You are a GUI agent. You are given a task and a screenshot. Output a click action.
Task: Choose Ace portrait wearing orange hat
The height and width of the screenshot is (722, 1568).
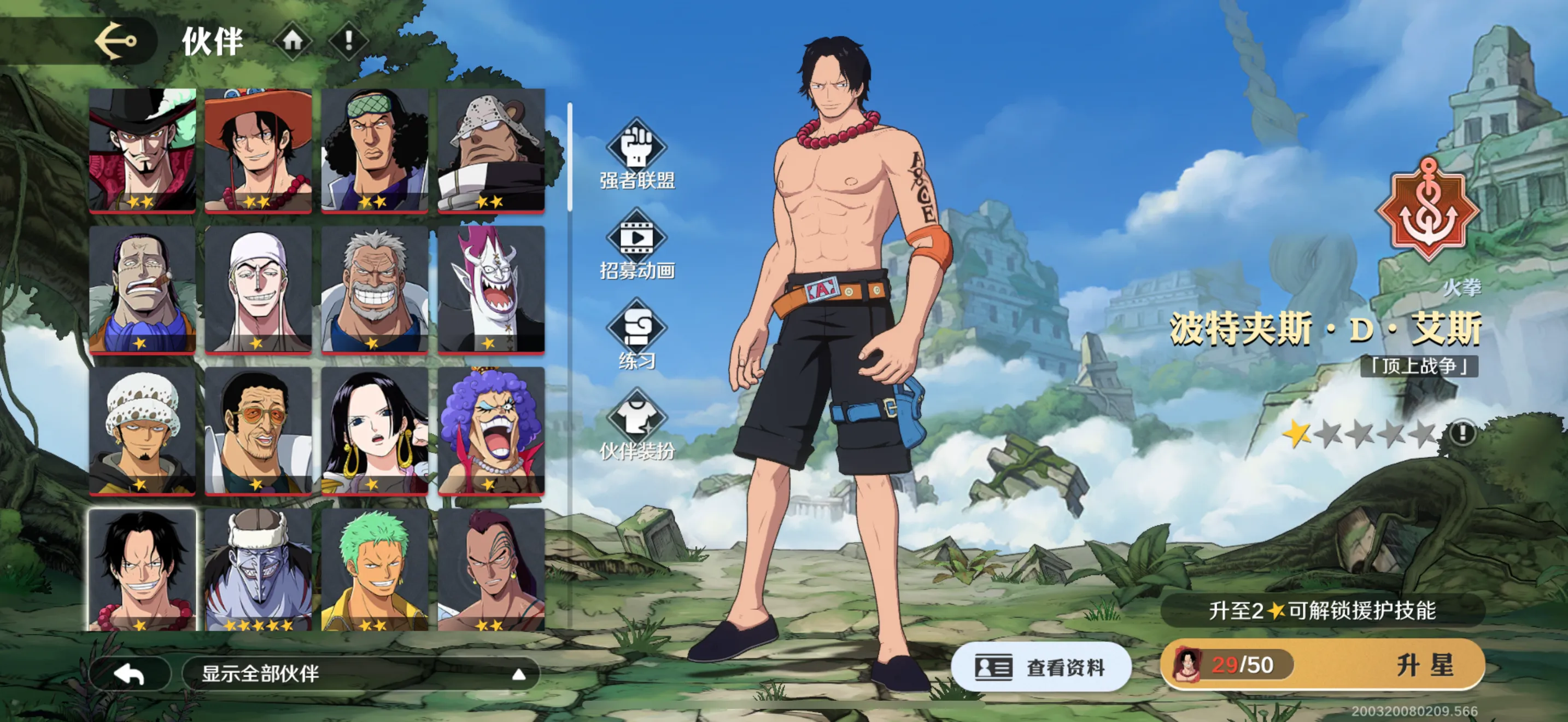258,150
